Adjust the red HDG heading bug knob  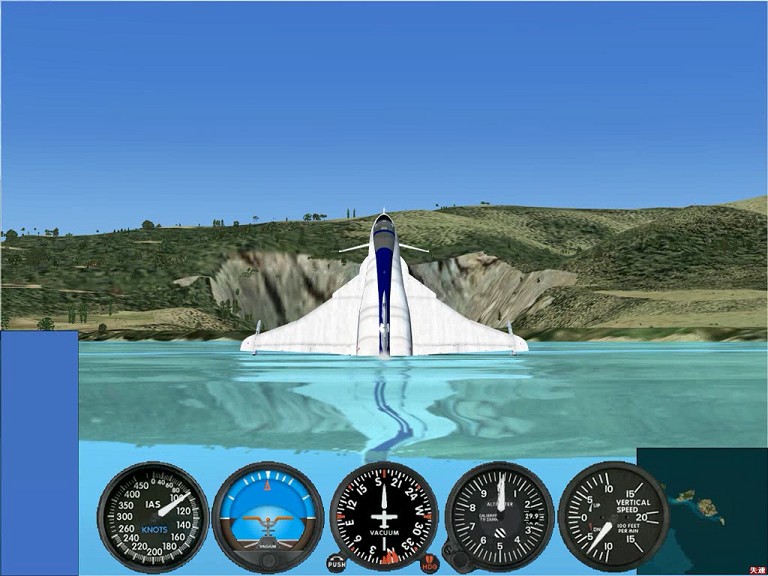pos(430,563)
